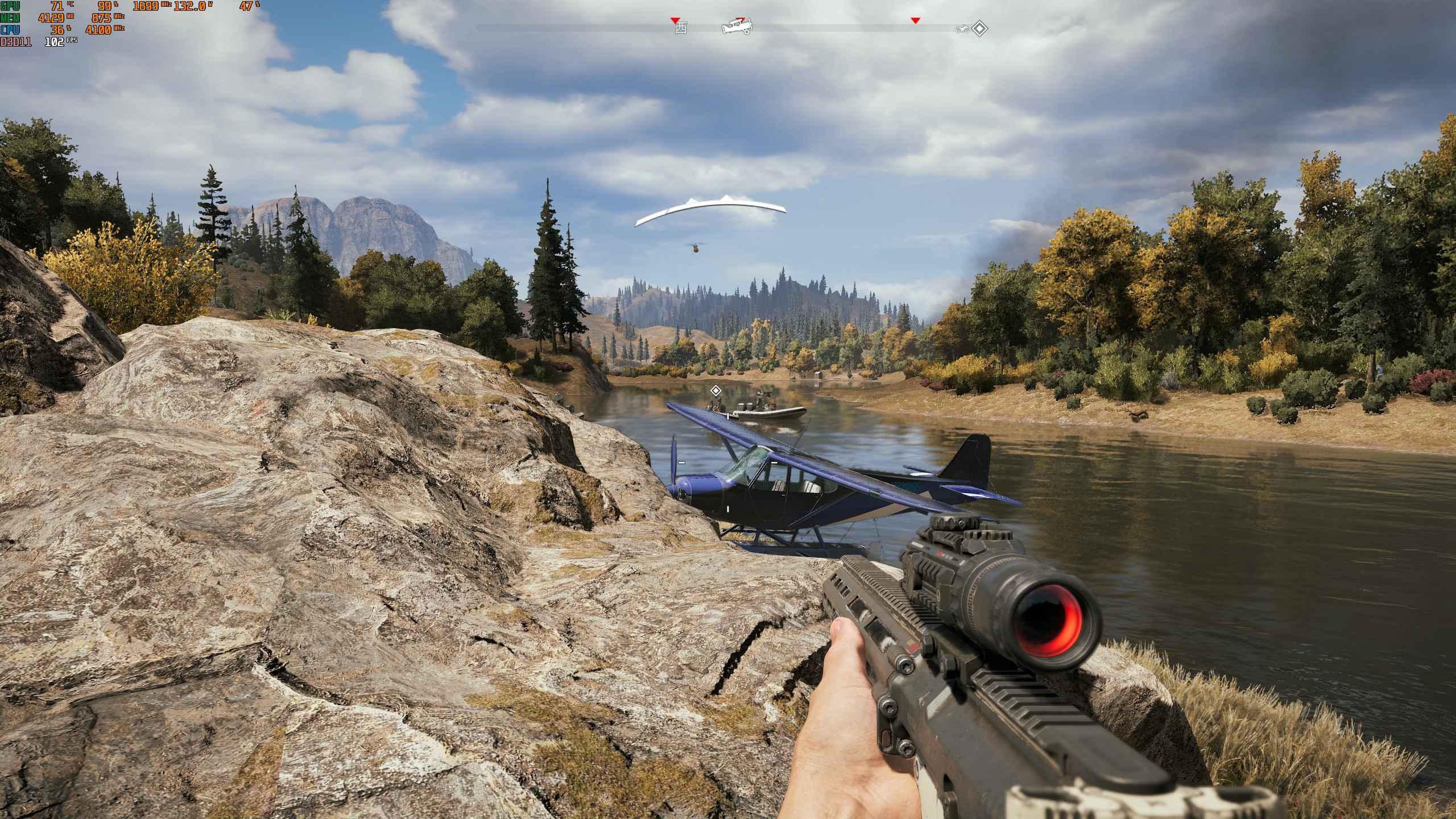
Task: Select the west direction marker on the compass
Action: coord(680,28)
